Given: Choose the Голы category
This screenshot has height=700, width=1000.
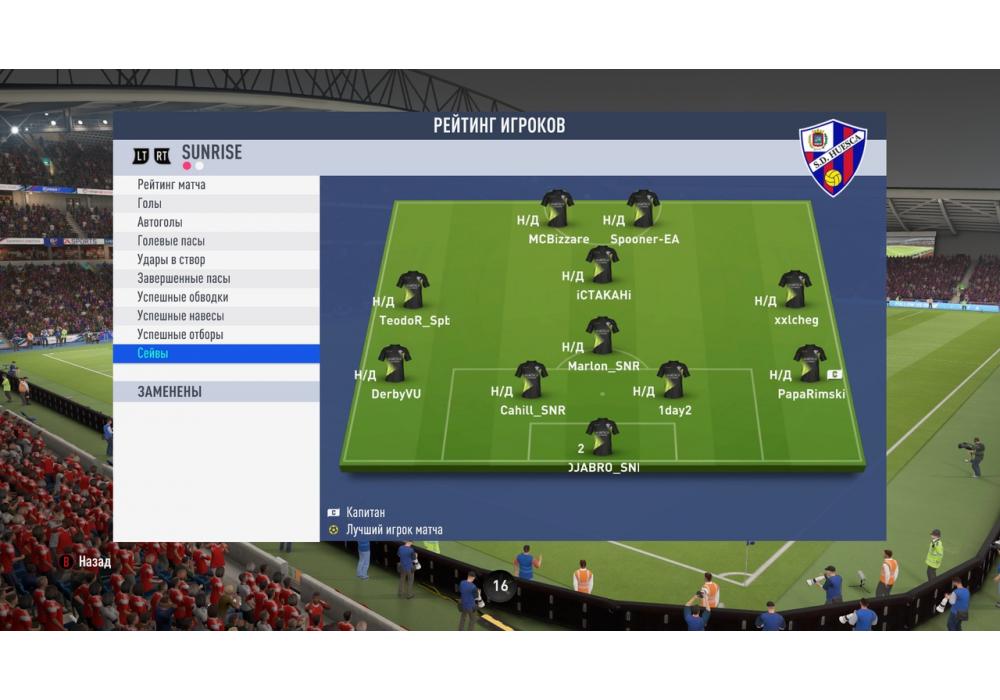Looking at the screenshot, I should pos(217,204).
